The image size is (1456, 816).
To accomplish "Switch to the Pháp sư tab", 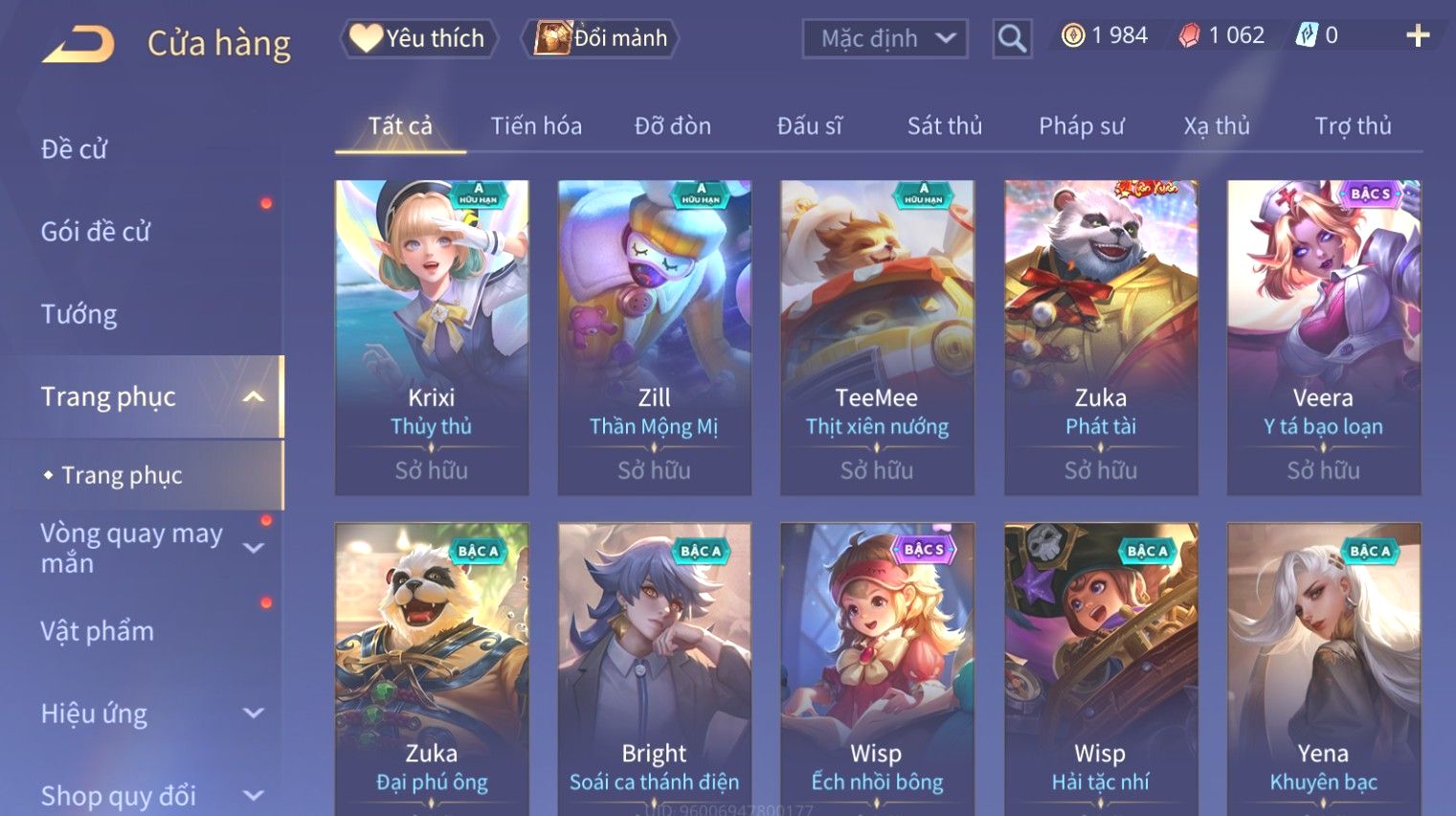I will (x=1081, y=125).
